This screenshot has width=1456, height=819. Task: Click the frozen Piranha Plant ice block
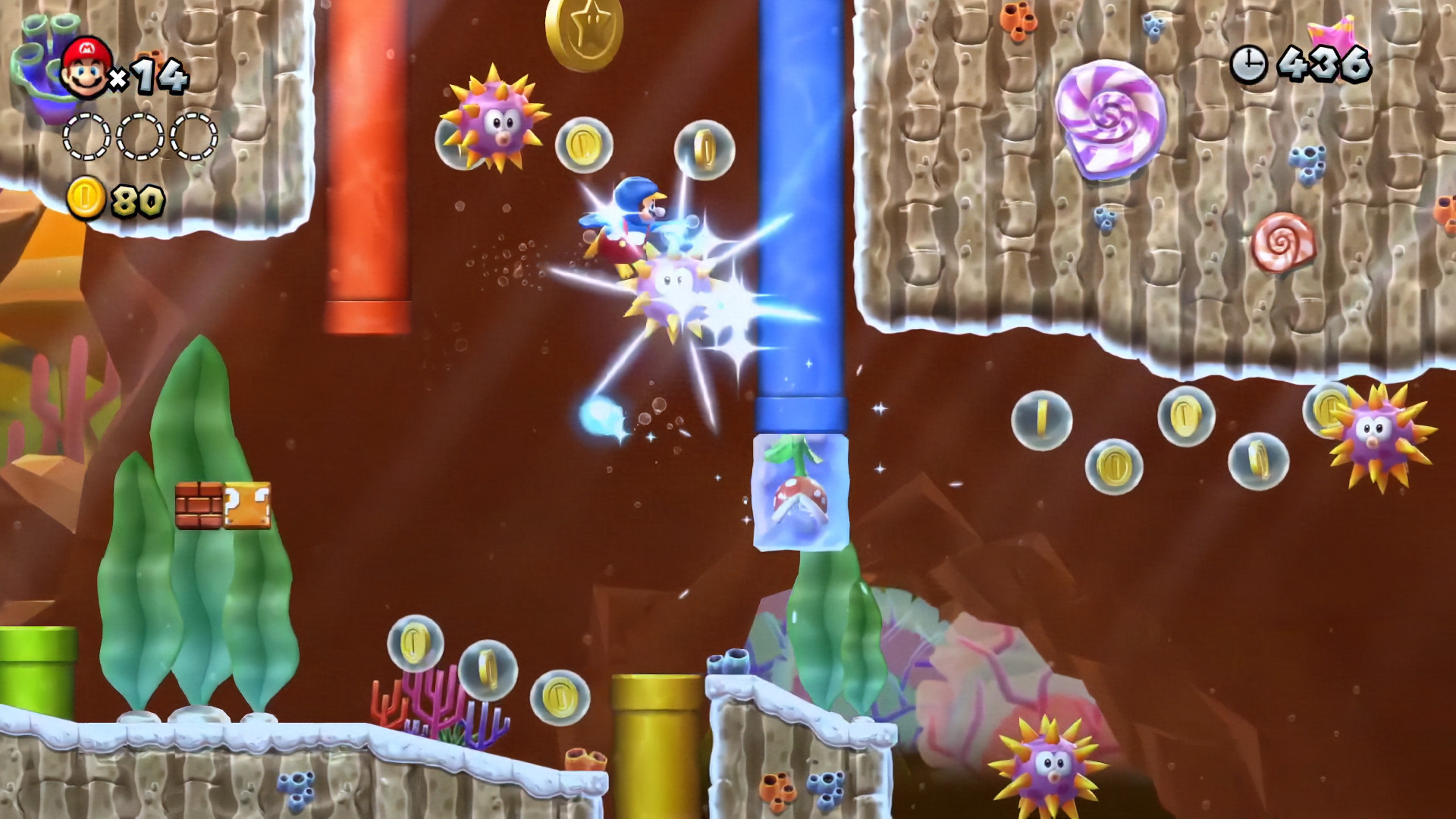[800, 493]
